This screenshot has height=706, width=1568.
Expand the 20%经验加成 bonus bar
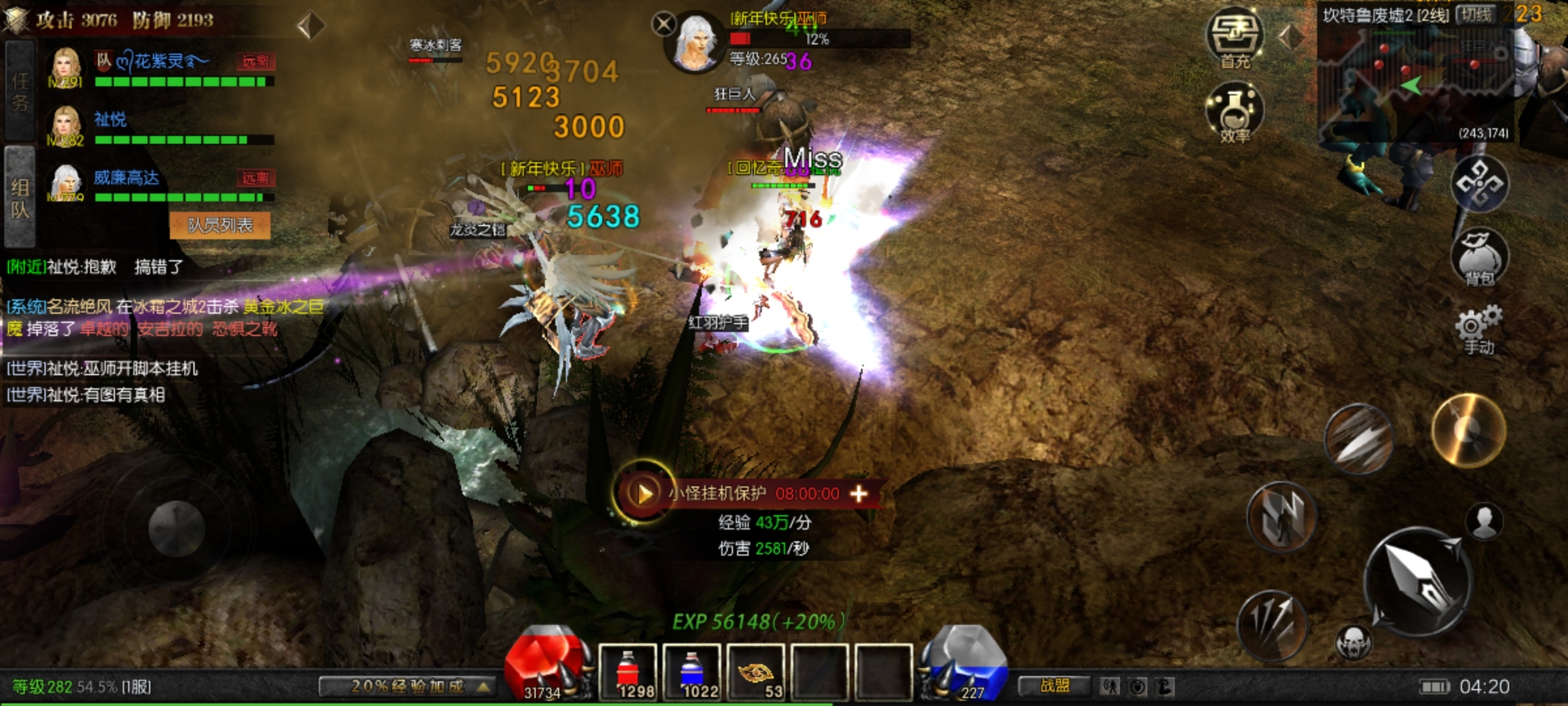pos(408,686)
